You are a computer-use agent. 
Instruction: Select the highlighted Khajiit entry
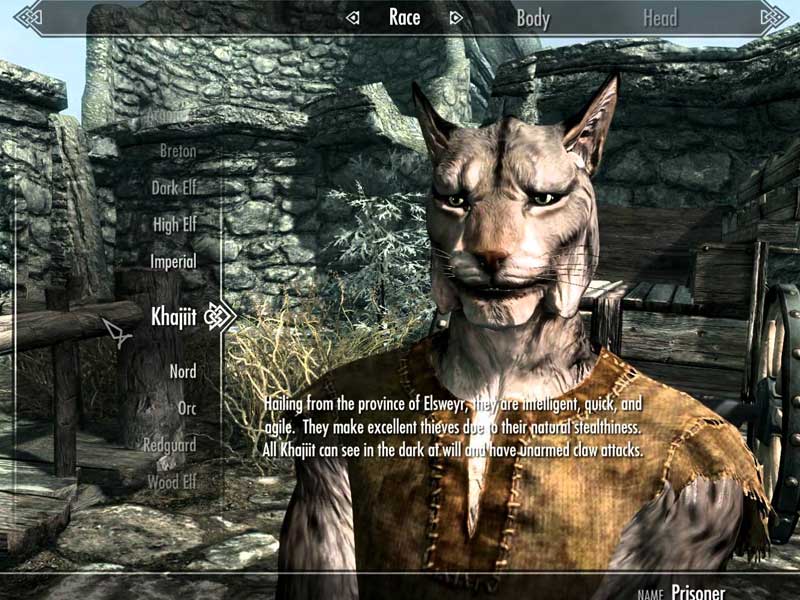[x=173, y=317]
